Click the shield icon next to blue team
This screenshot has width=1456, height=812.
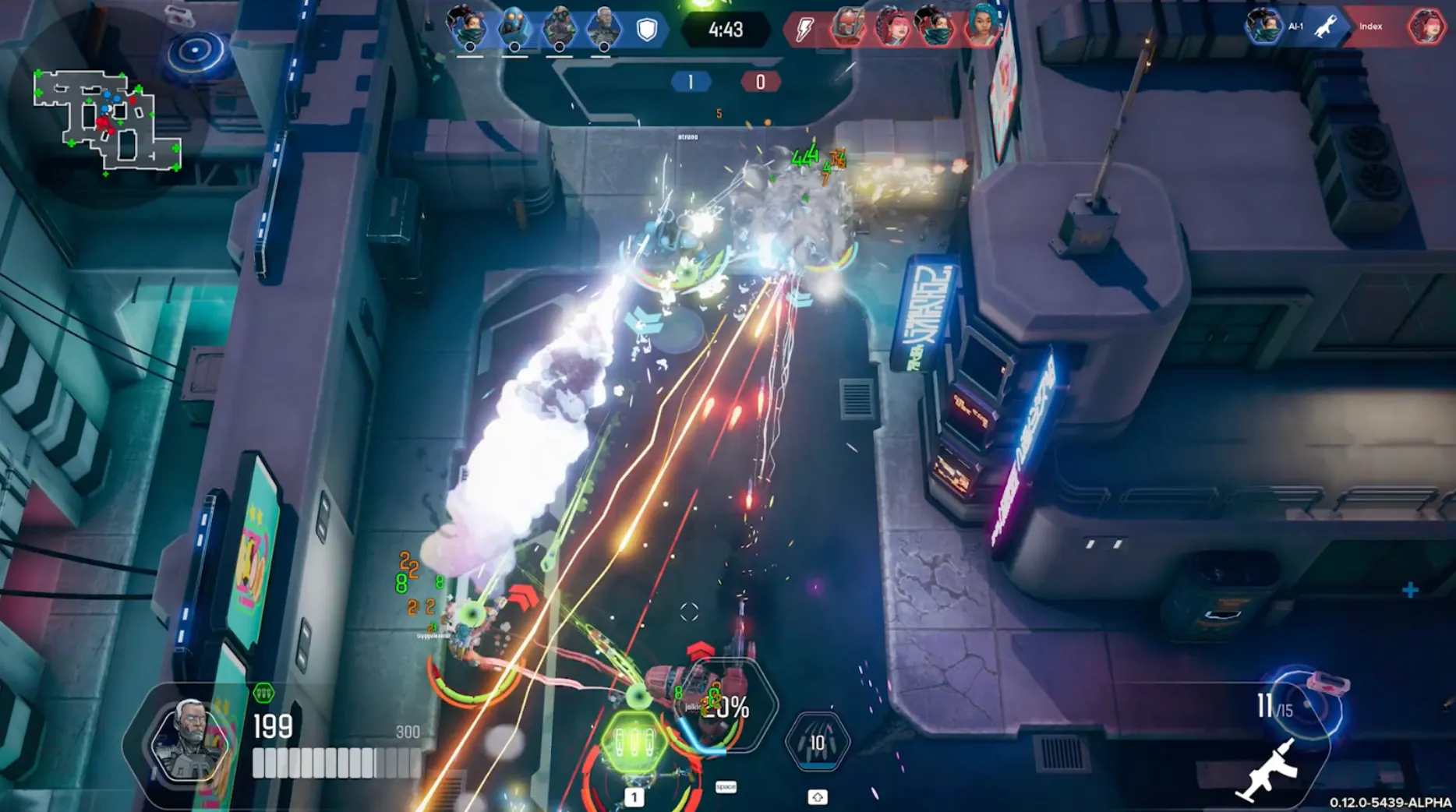[647, 30]
